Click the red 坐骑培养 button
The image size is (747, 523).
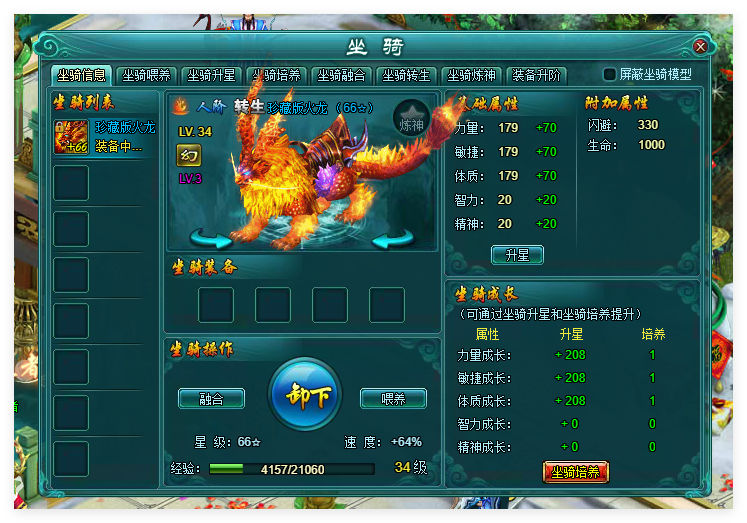(x=575, y=471)
